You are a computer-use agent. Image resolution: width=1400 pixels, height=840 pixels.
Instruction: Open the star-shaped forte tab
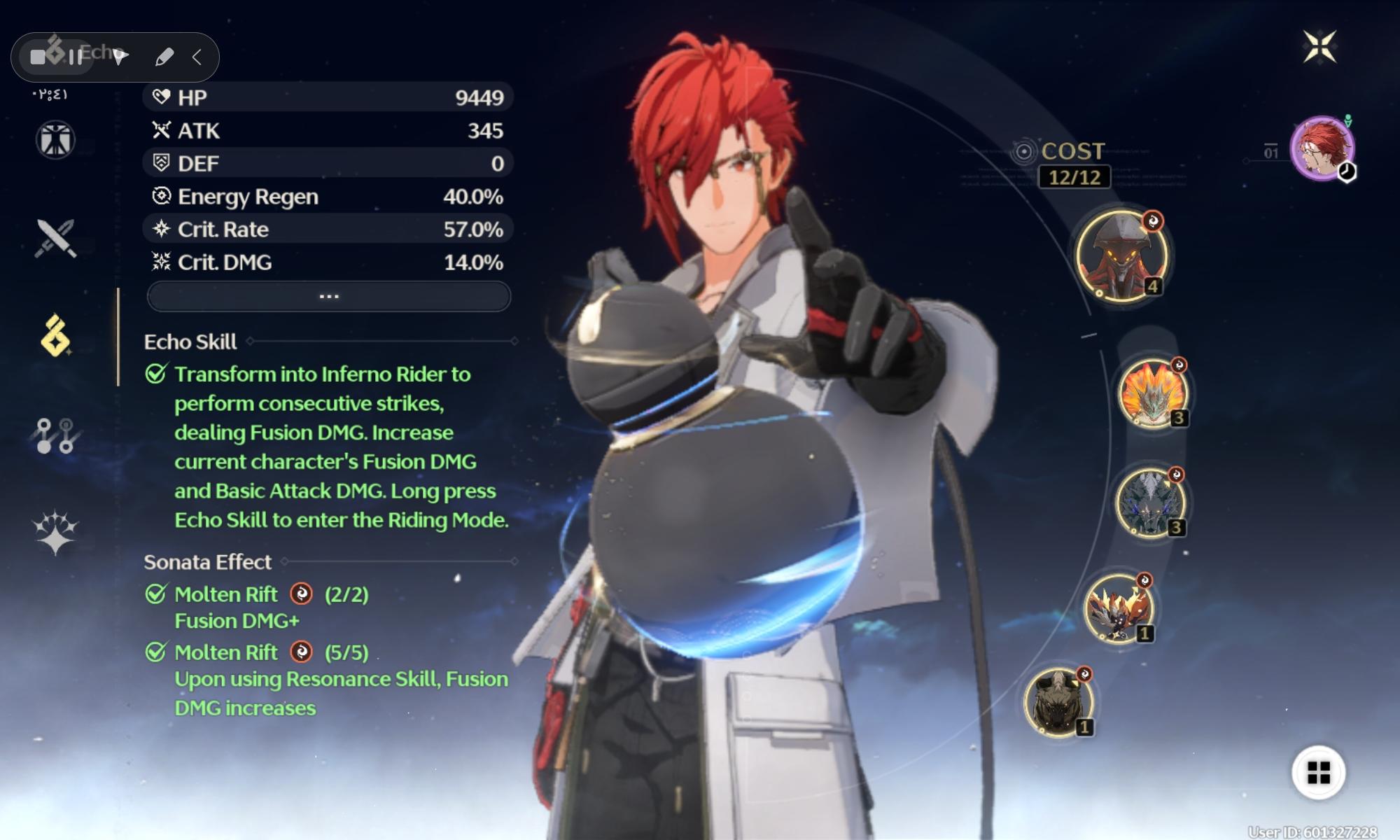(x=55, y=533)
